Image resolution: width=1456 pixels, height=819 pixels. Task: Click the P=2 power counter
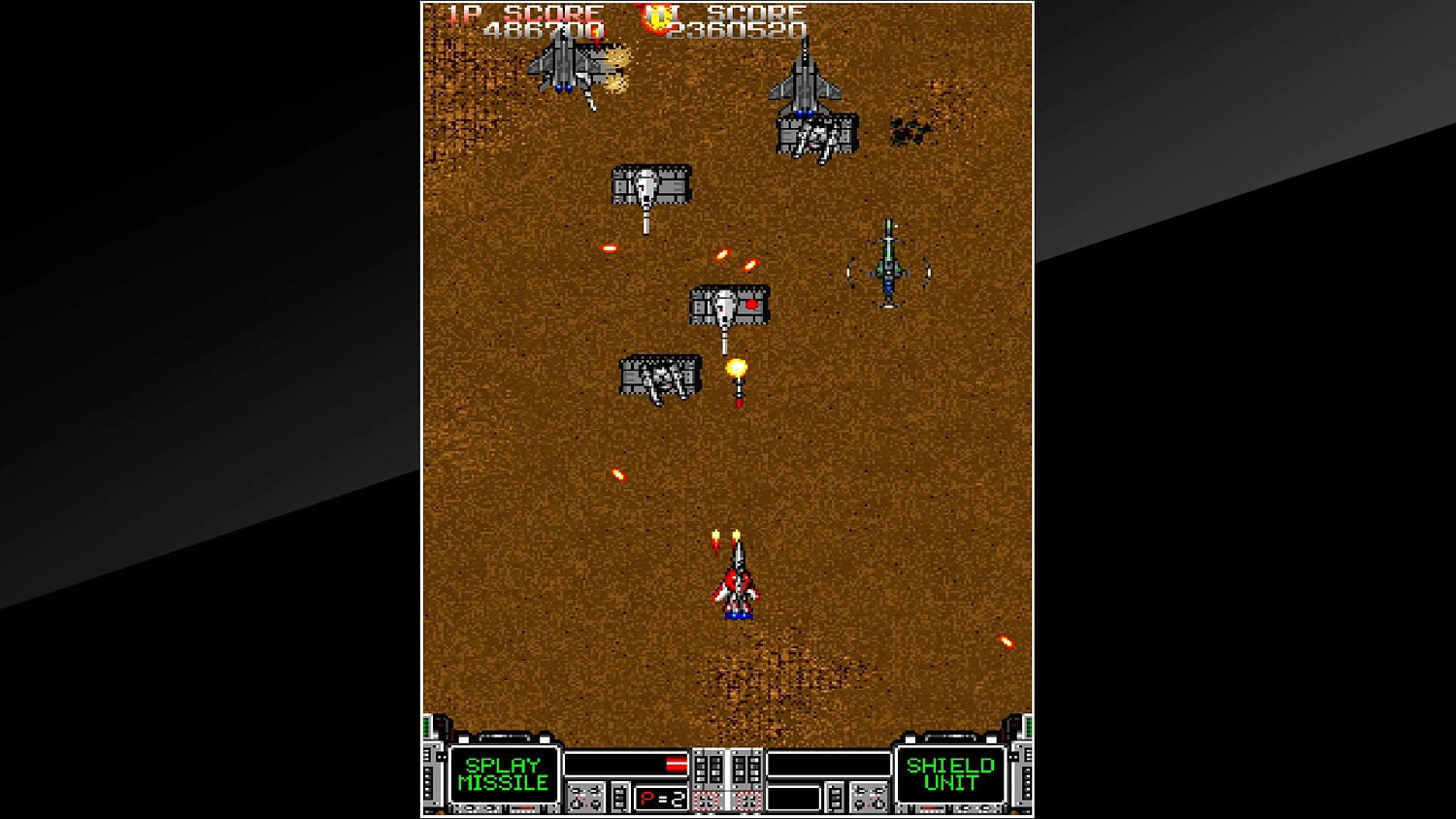click(662, 797)
